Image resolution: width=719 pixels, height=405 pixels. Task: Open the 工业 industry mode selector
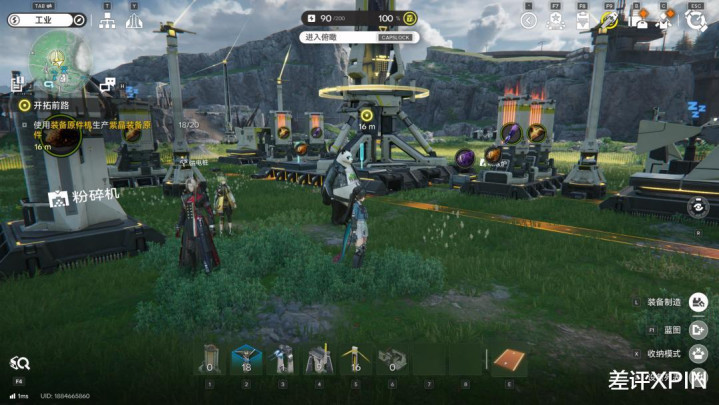[46, 20]
